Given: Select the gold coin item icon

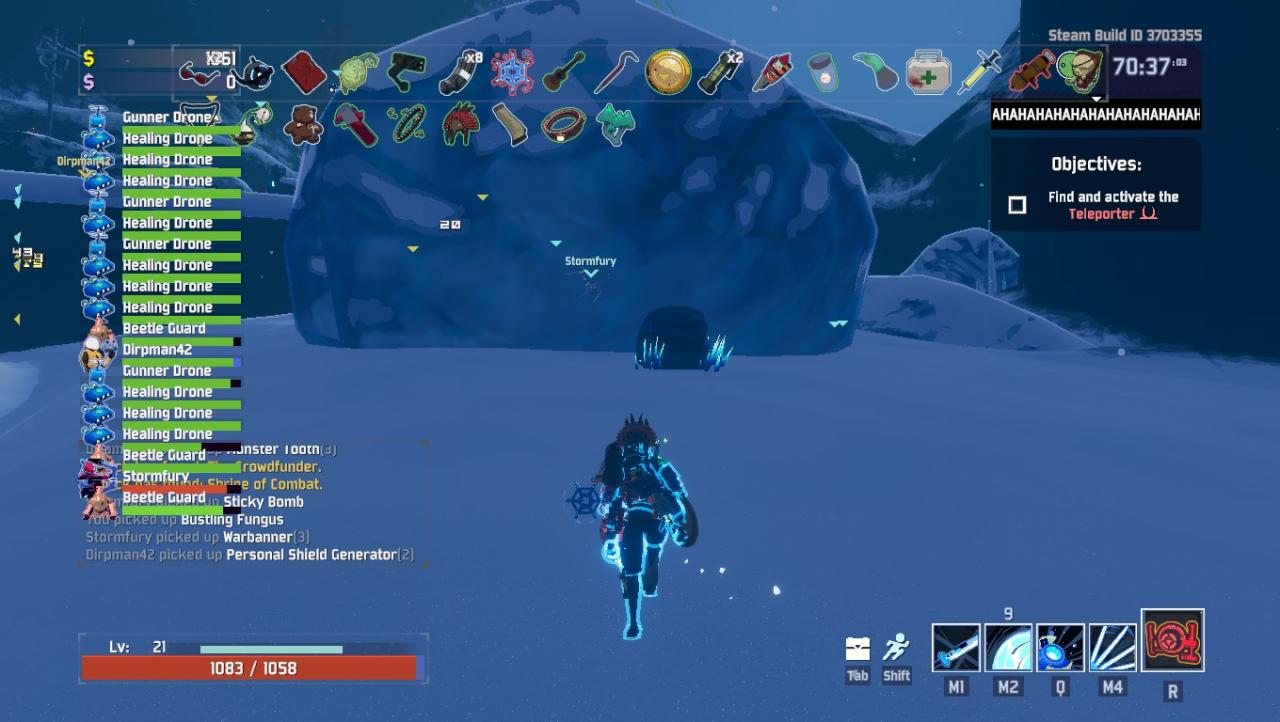Looking at the screenshot, I should coord(668,72).
